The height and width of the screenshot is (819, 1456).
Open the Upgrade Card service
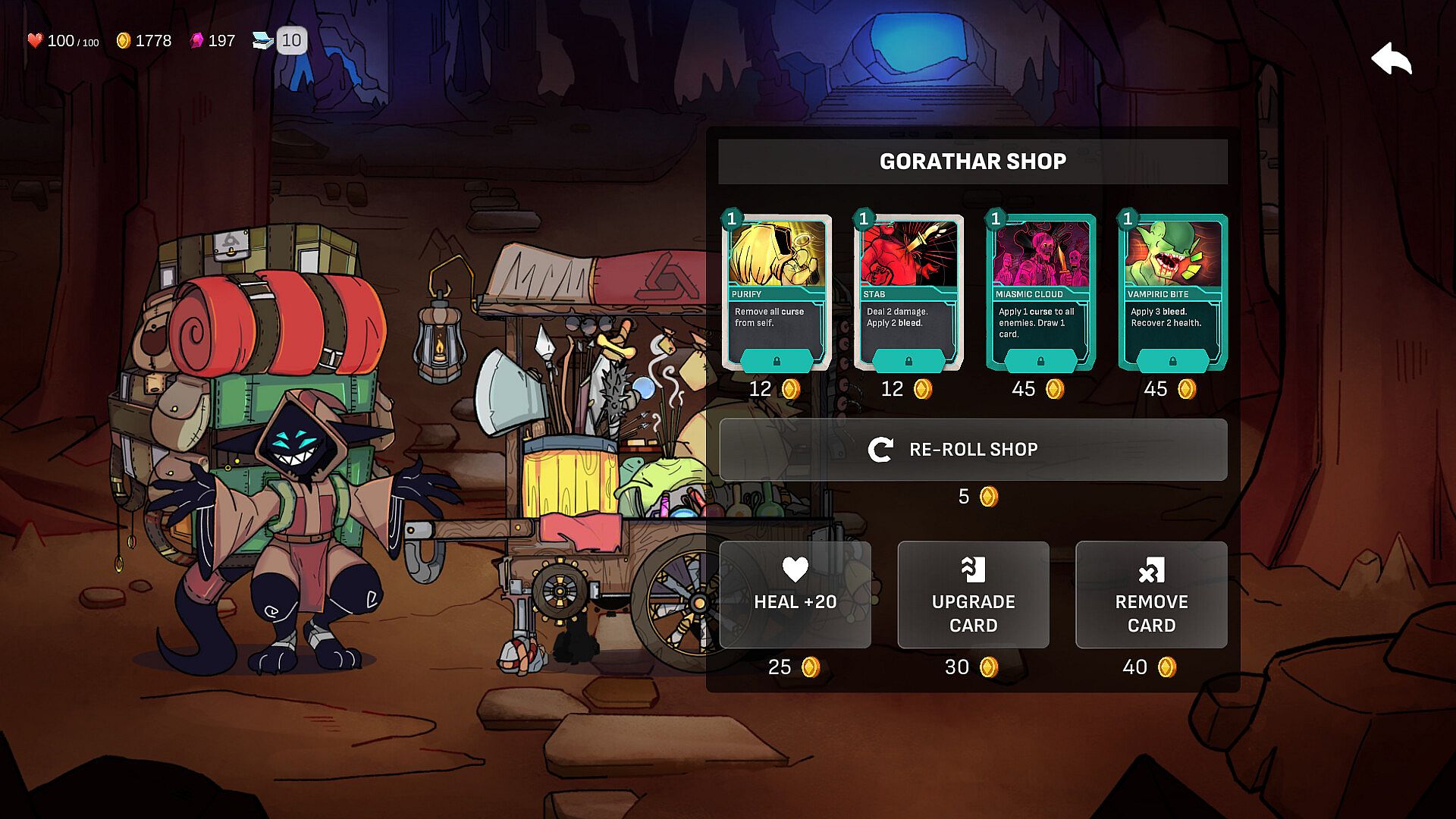973,595
